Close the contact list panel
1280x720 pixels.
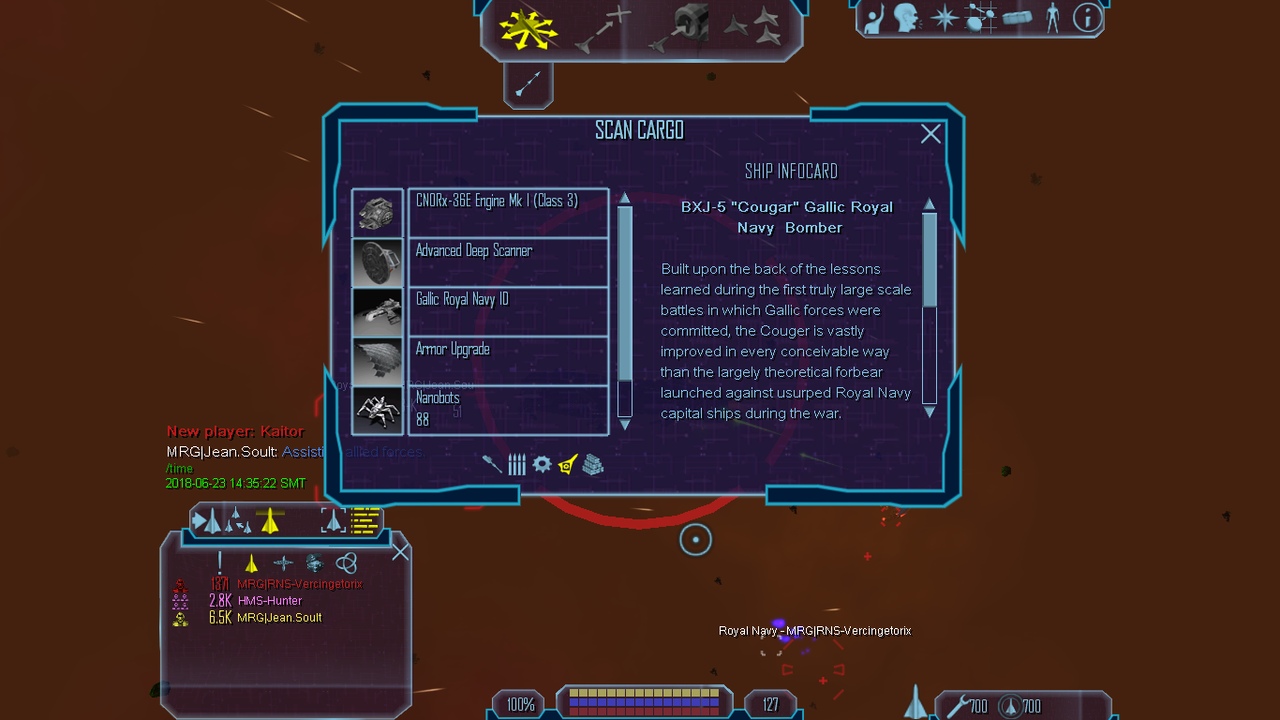(x=401, y=552)
